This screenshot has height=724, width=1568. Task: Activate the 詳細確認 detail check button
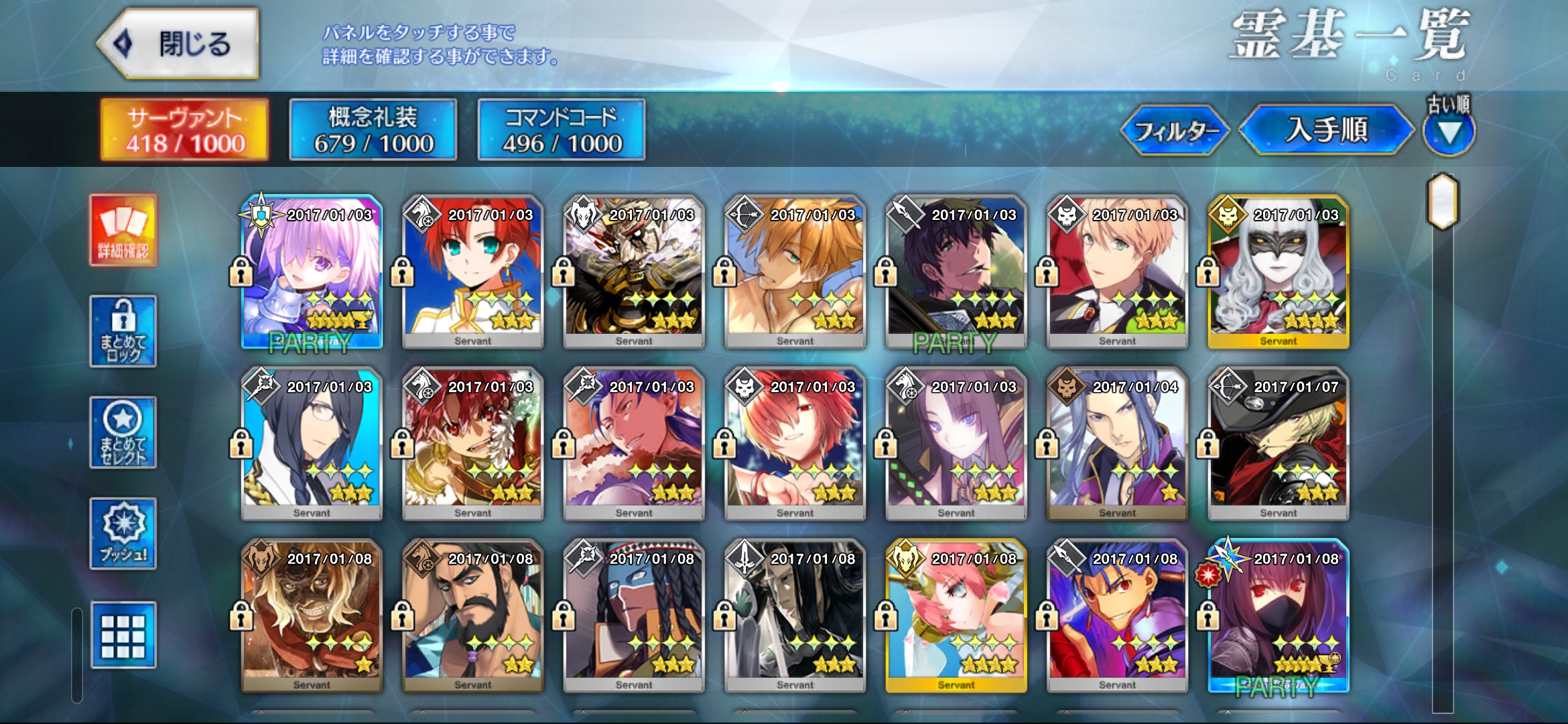pos(123,231)
